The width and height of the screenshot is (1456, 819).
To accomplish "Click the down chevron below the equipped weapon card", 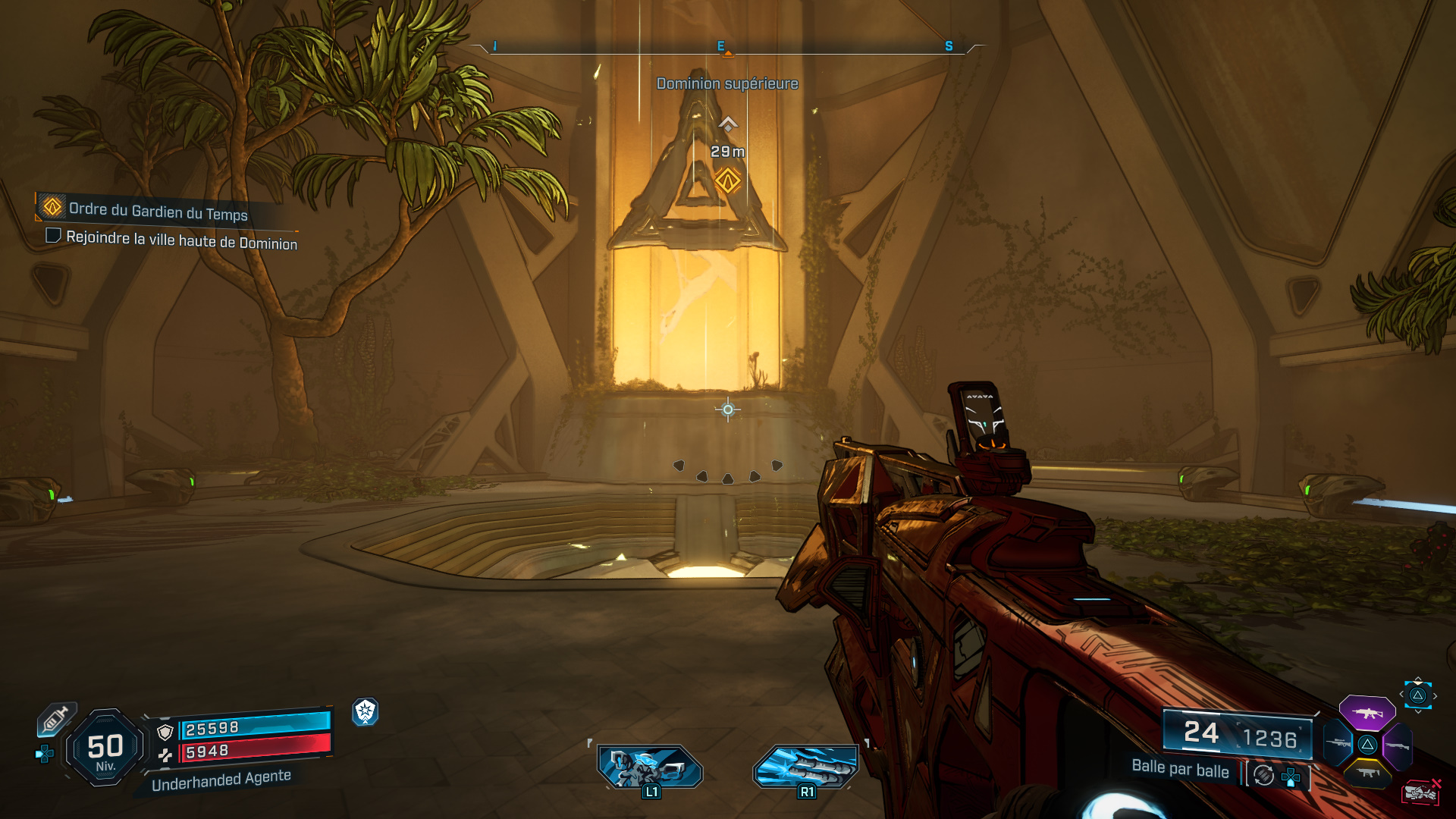I will [1417, 712].
